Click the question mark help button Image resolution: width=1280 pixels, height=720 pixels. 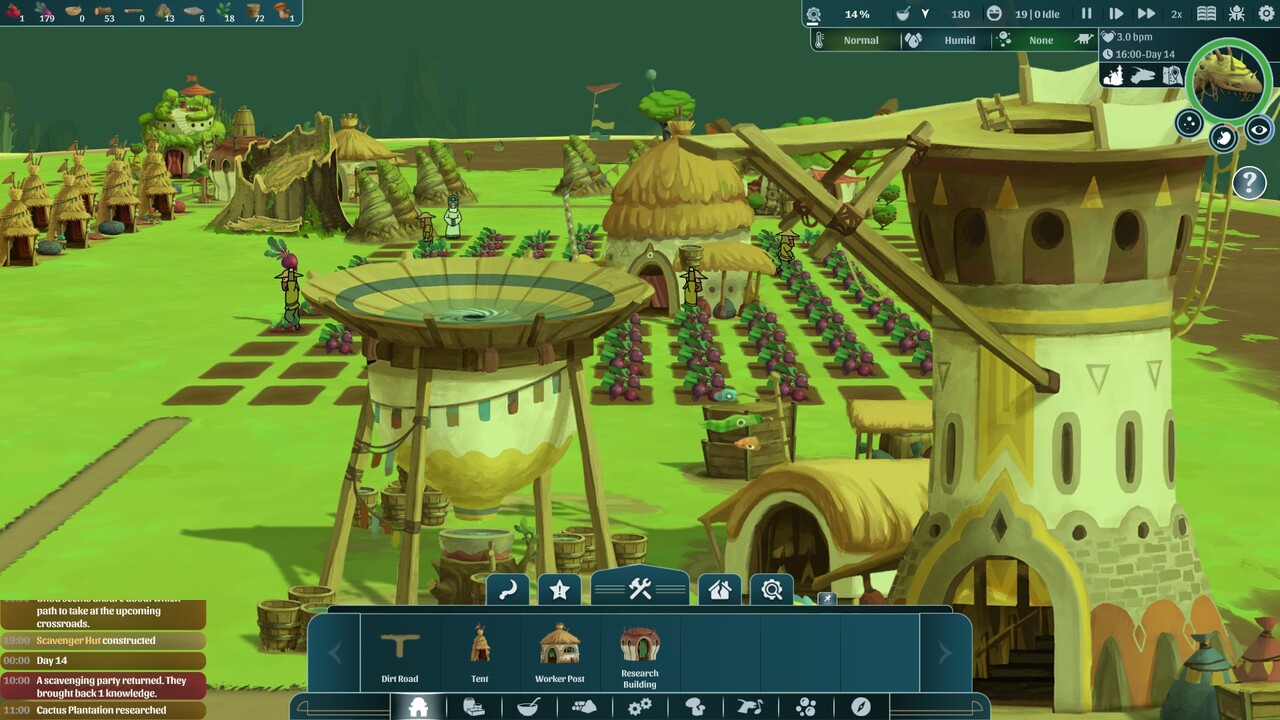1249,183
